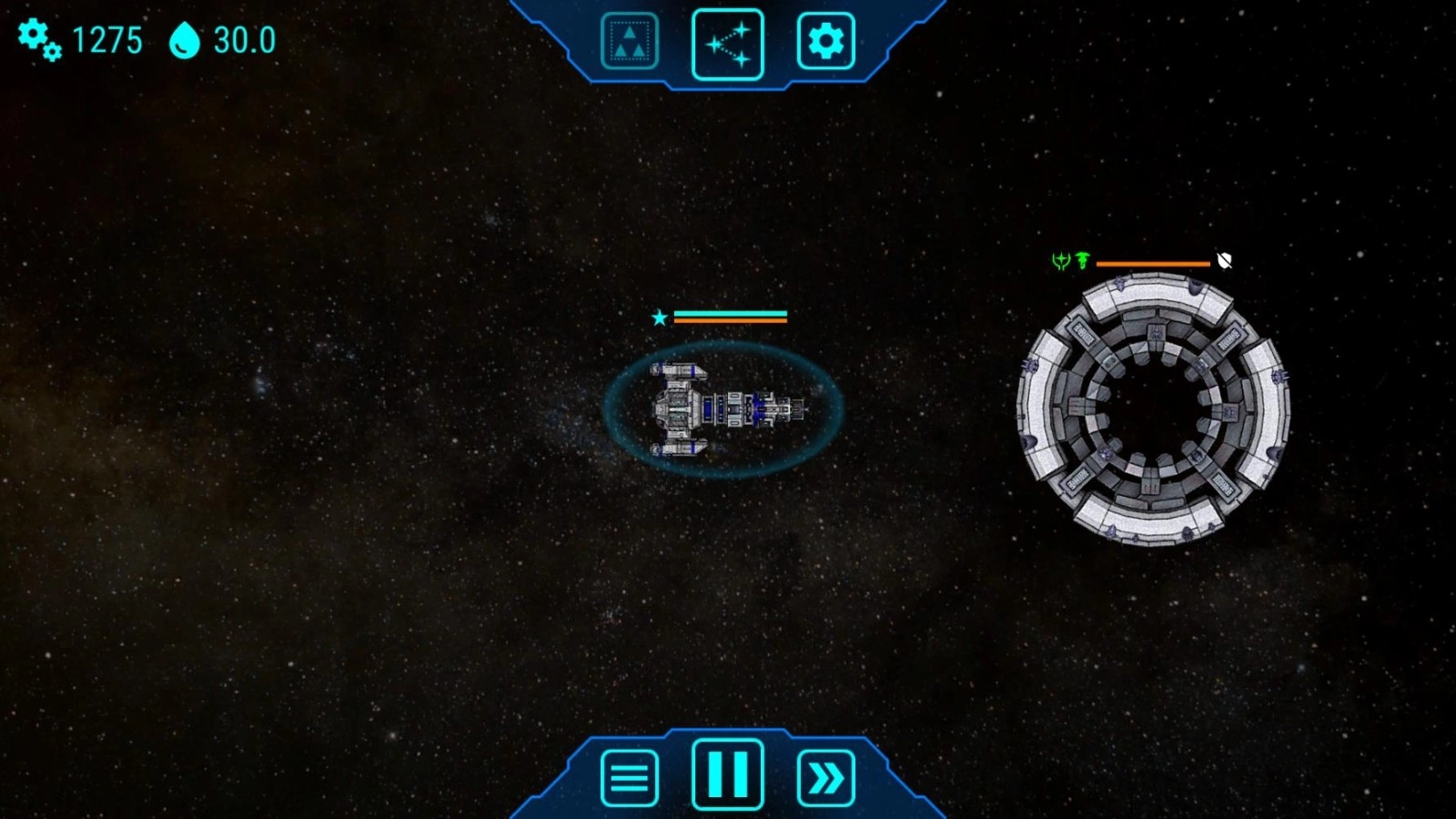Select the flagship with the star marker
The height and width of the screenshot is (819, 1456).
(724, 409)
